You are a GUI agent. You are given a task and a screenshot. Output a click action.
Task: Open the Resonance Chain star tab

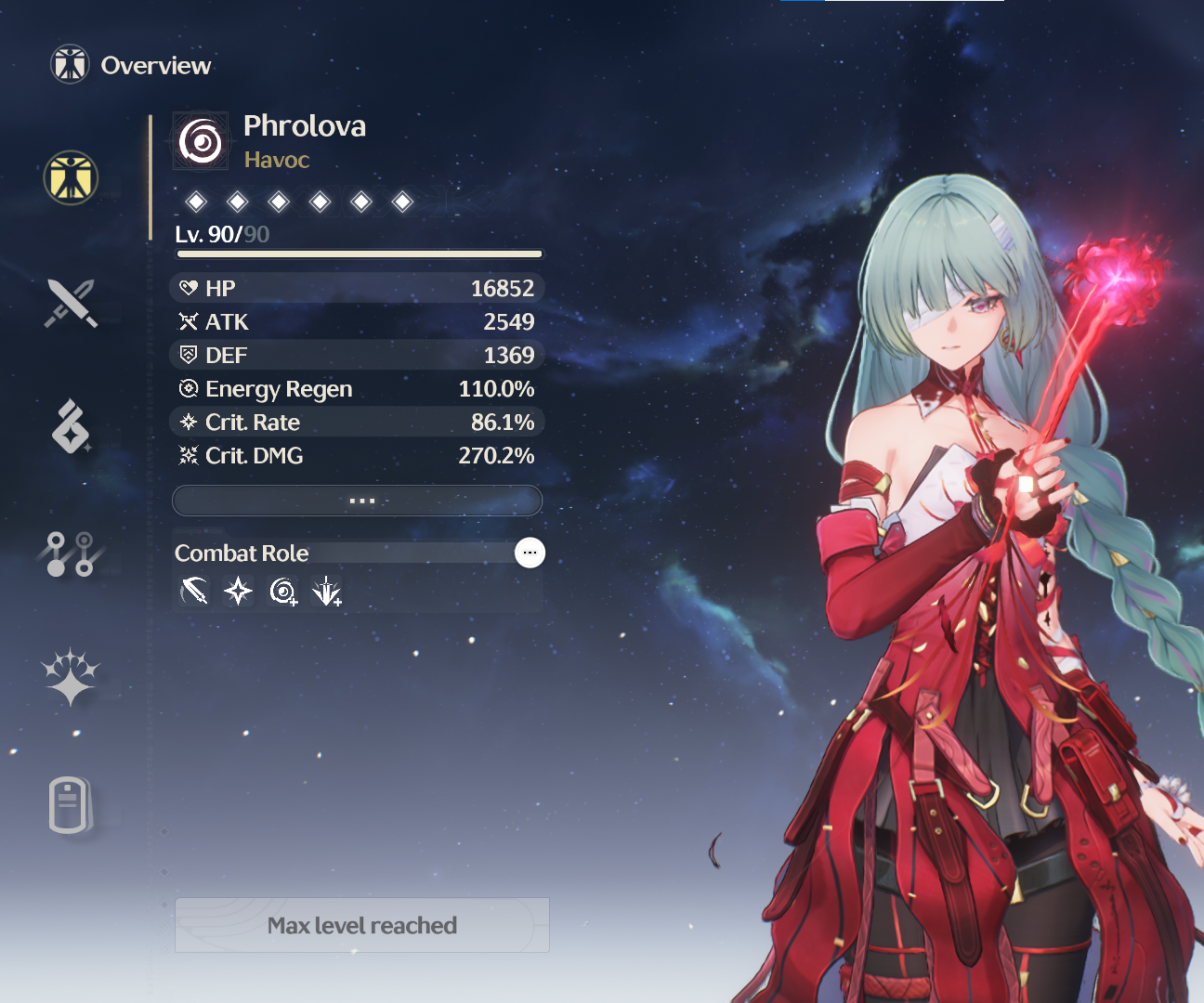71,676
